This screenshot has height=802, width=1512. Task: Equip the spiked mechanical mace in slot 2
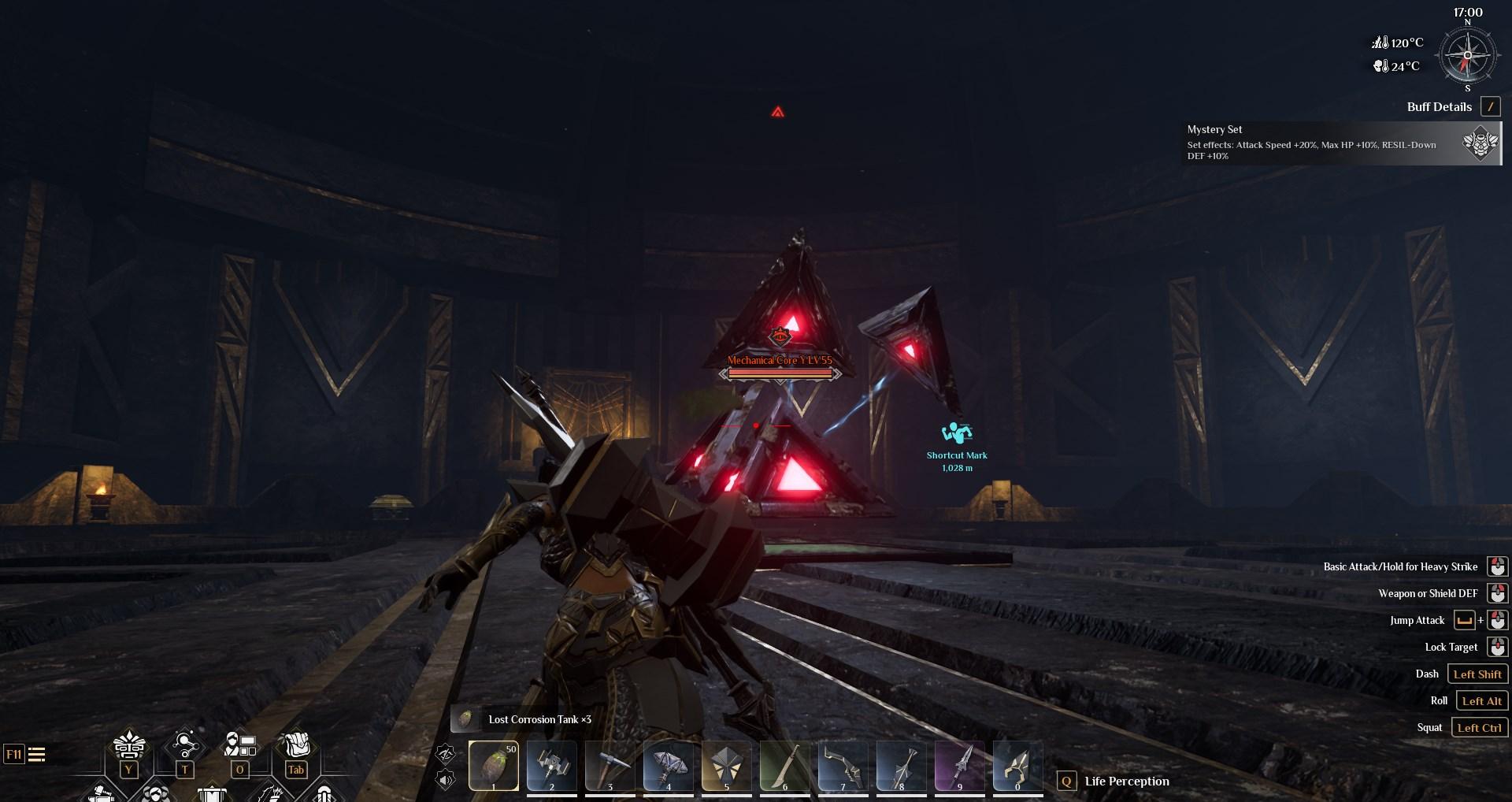point(552,765)
